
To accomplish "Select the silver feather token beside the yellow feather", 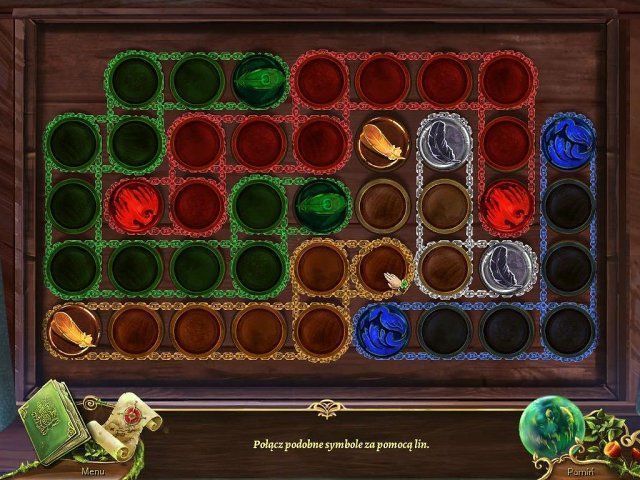I will tap(444, 142).
